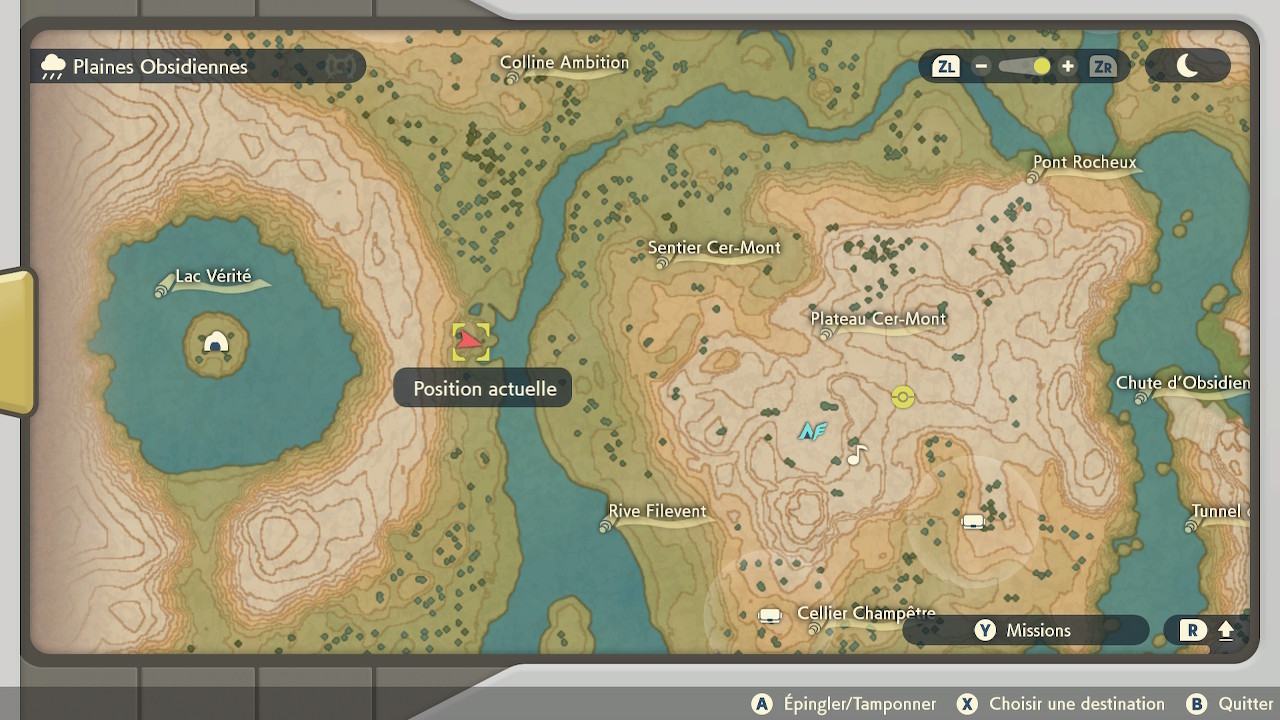The width and height of the screenshot is (1280, 720).
Task: Click the blue alpha Pokémon marker
Action: click(x=812, y=431)
